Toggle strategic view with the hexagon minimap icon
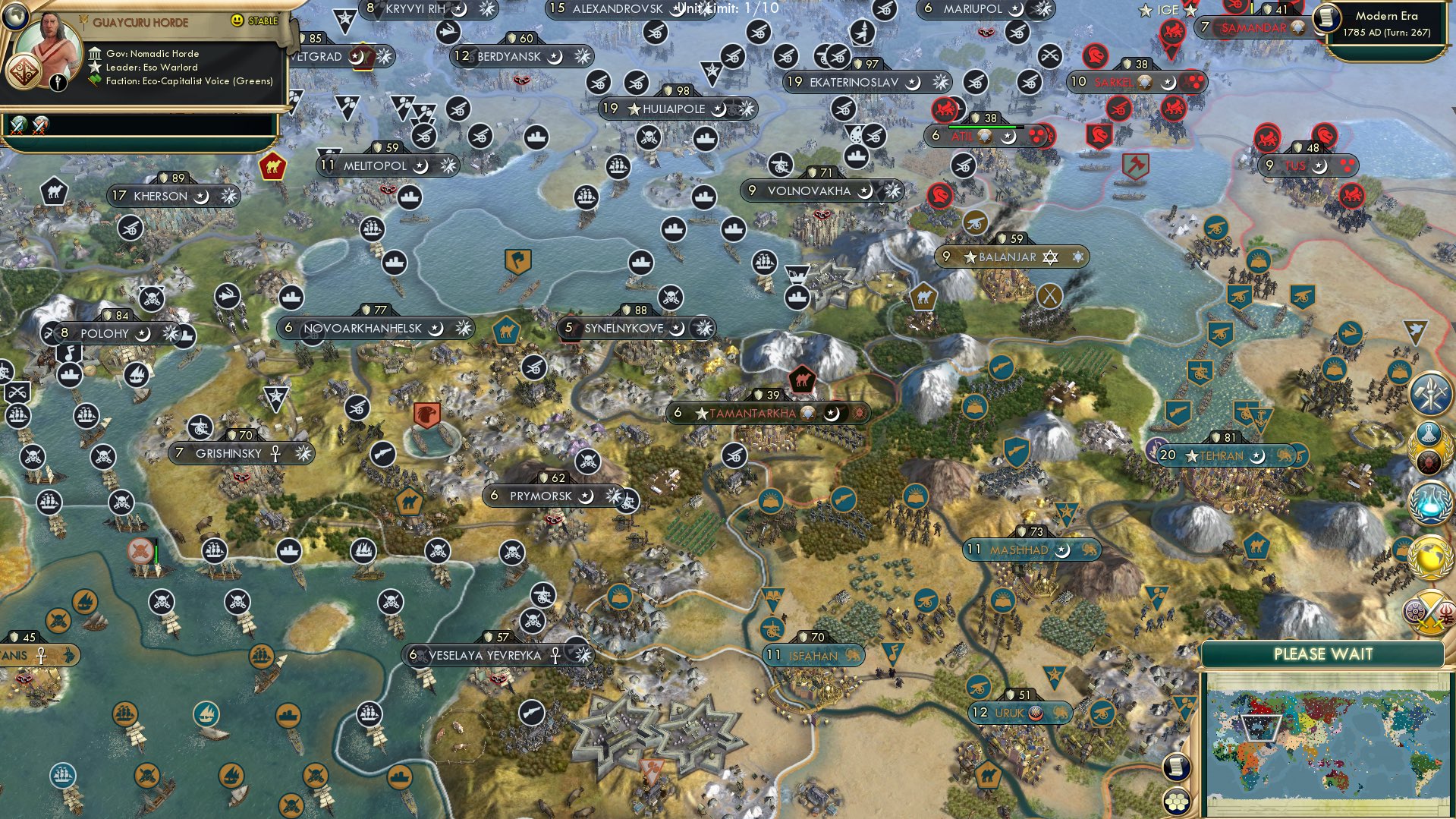 [x=1177, y=801]
